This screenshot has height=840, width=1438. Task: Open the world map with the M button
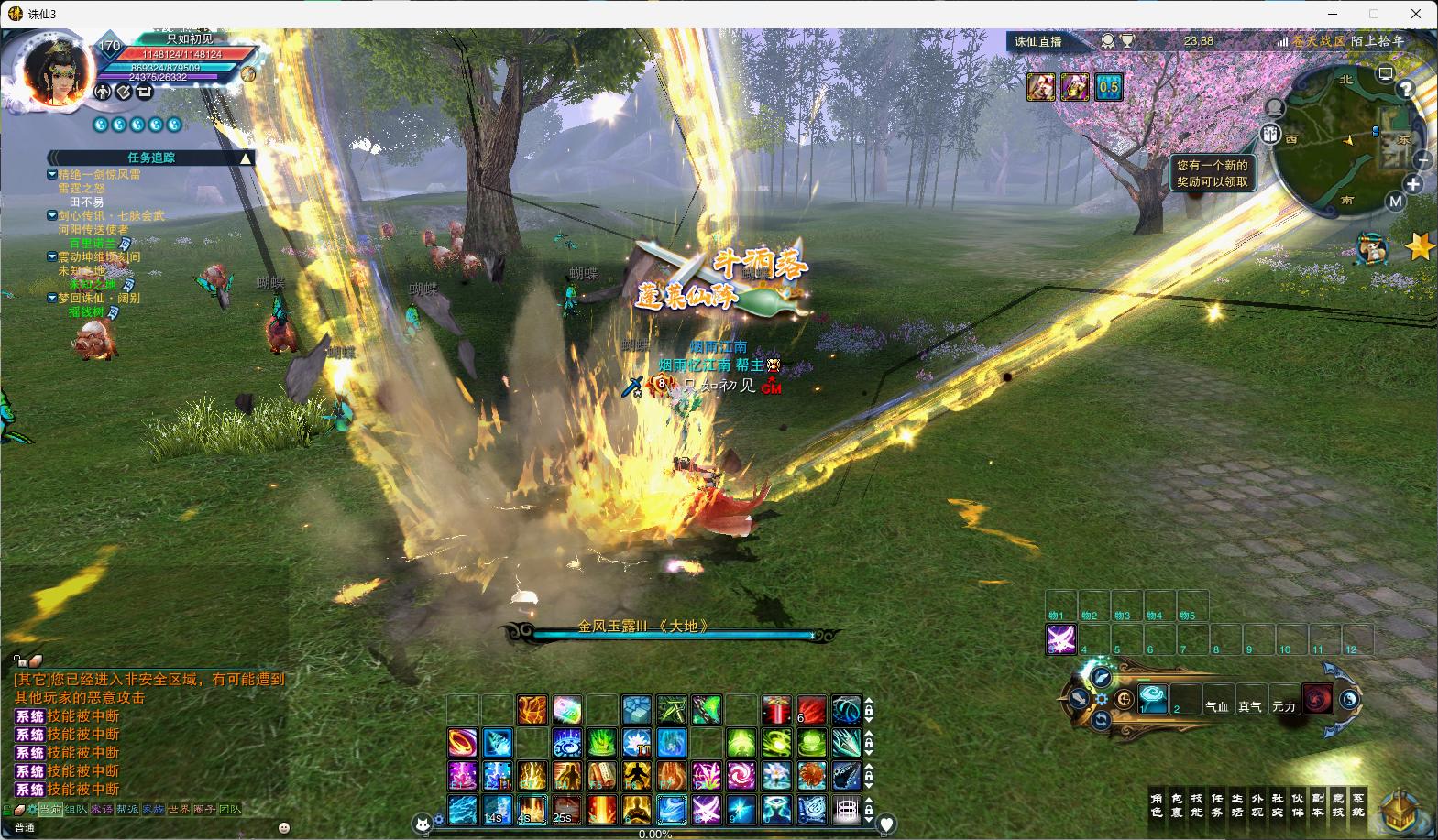click(x=1395, y=202)
